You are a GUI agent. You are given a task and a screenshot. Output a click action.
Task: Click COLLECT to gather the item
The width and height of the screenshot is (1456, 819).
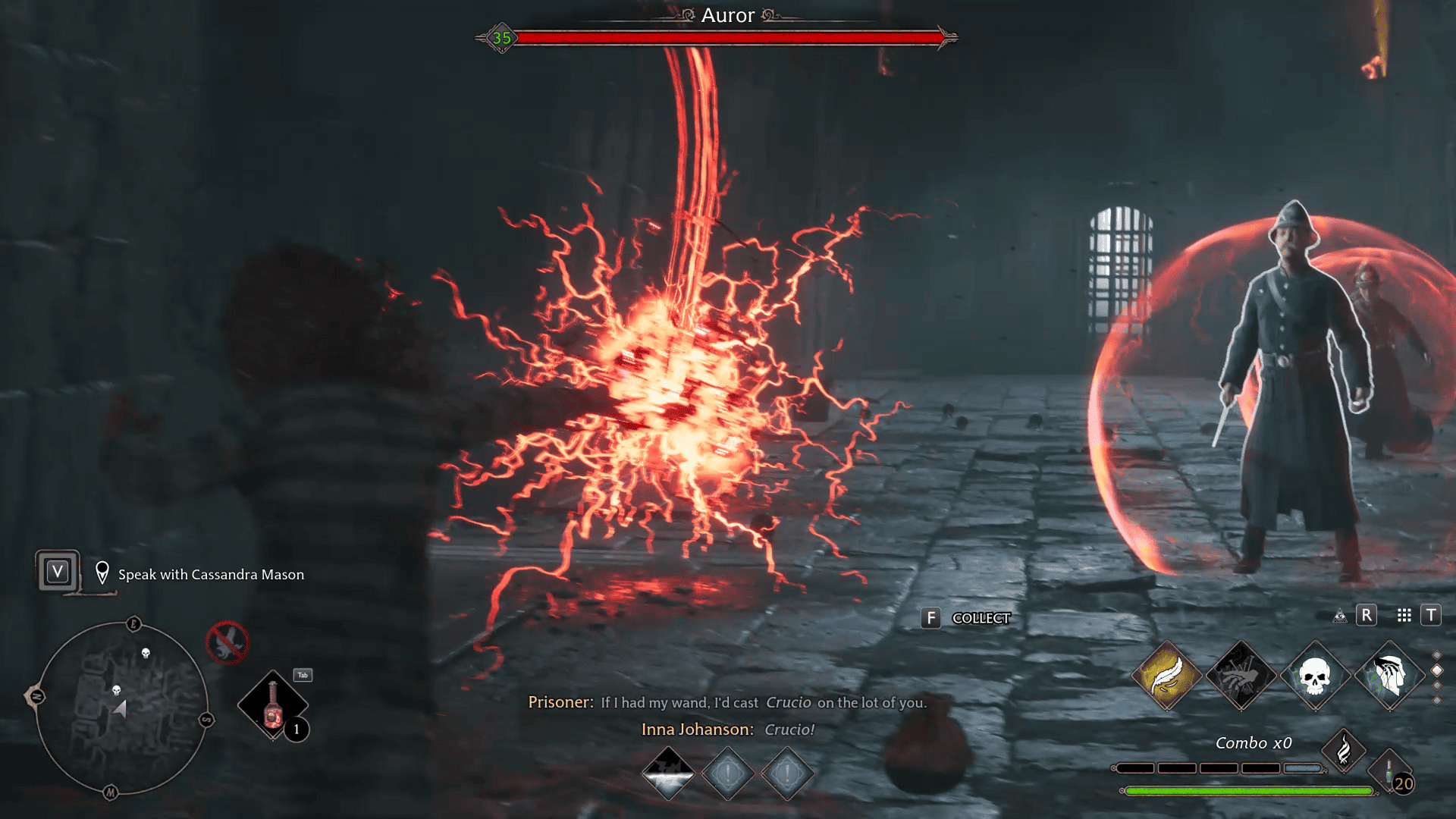pyautogui.click(x=981, y=618)
